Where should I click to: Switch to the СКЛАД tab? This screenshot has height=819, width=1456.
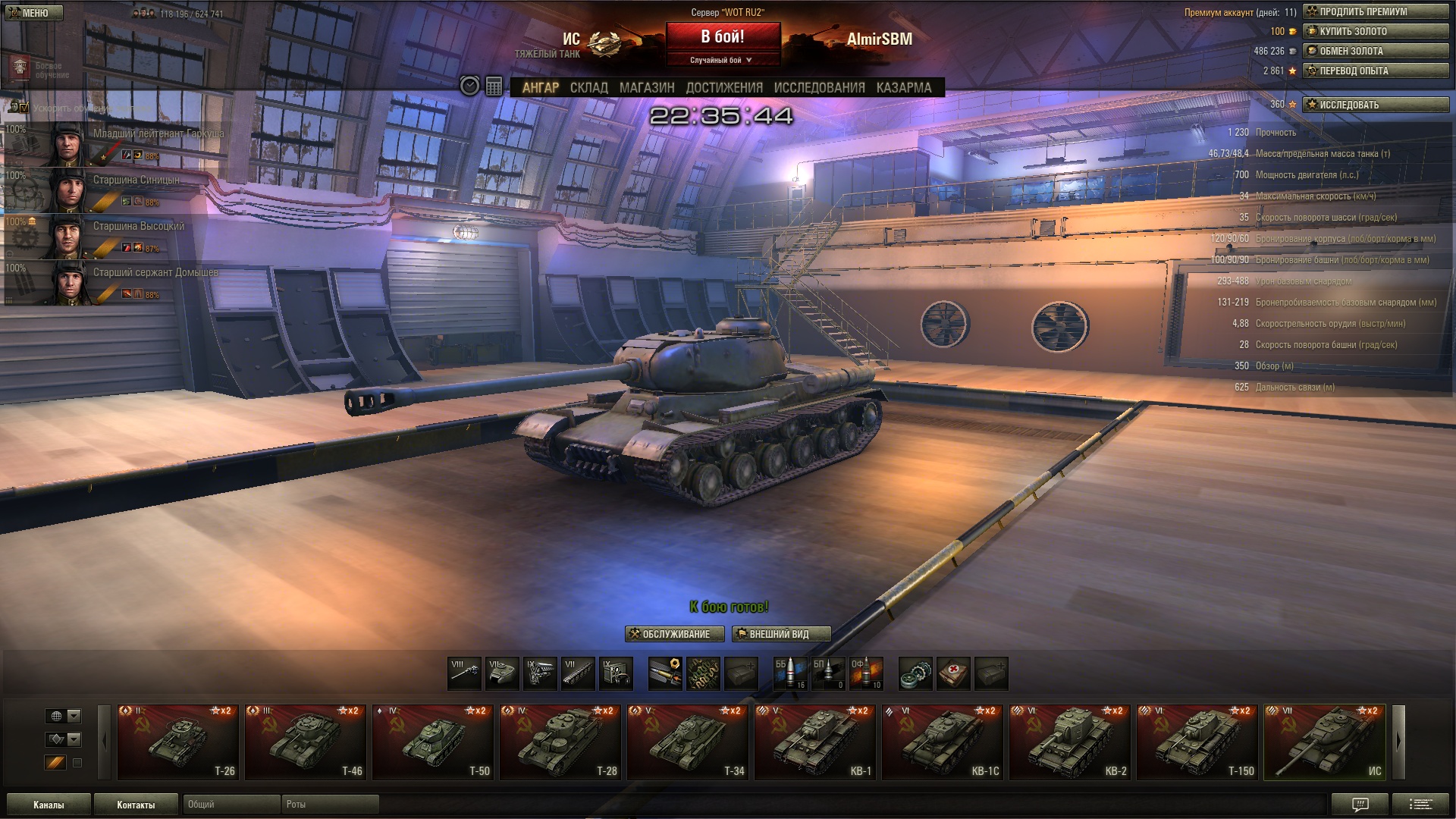pos(588,88)
